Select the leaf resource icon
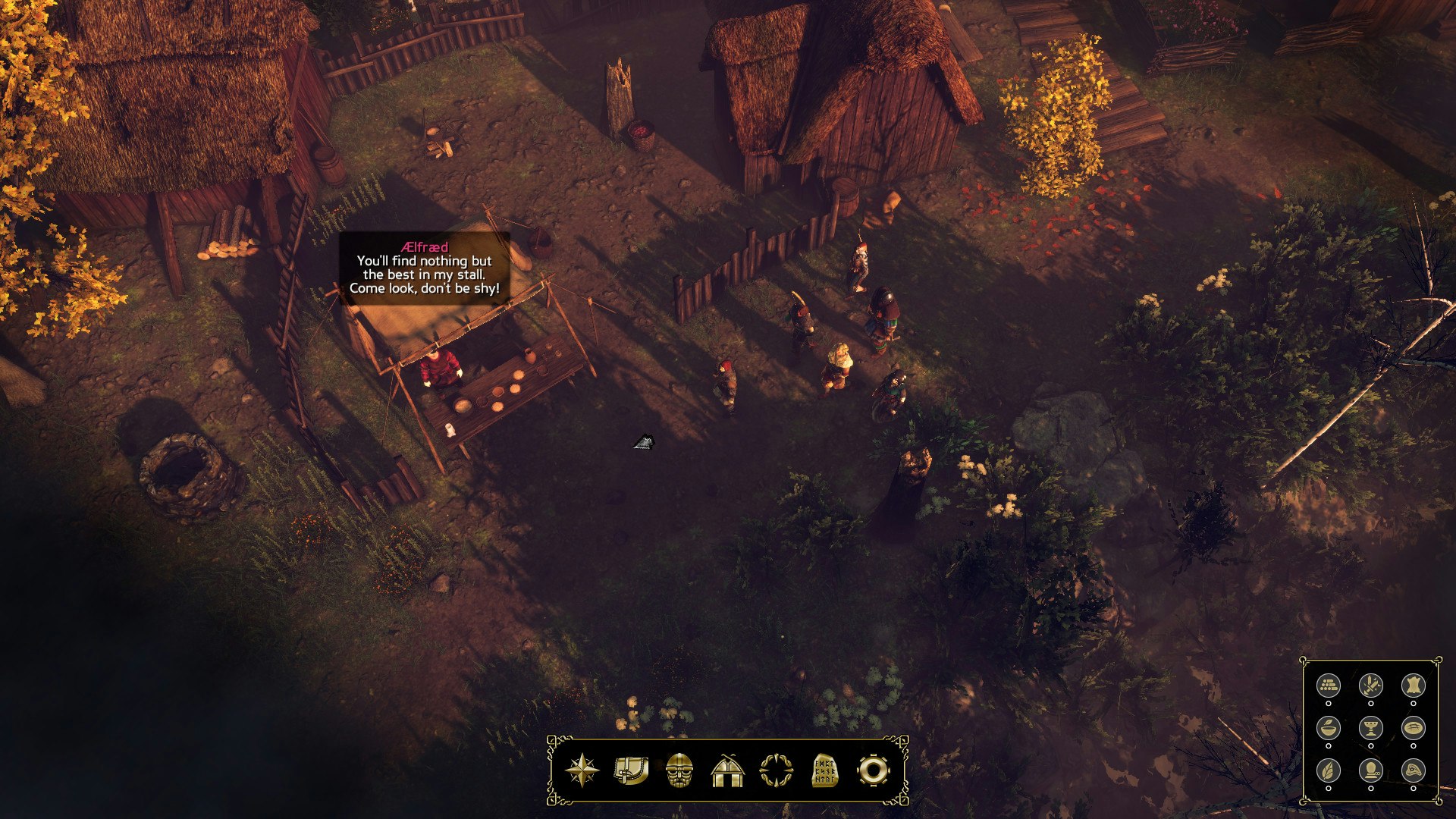Screen dimensions: 1456x819 pos(1329,772)
